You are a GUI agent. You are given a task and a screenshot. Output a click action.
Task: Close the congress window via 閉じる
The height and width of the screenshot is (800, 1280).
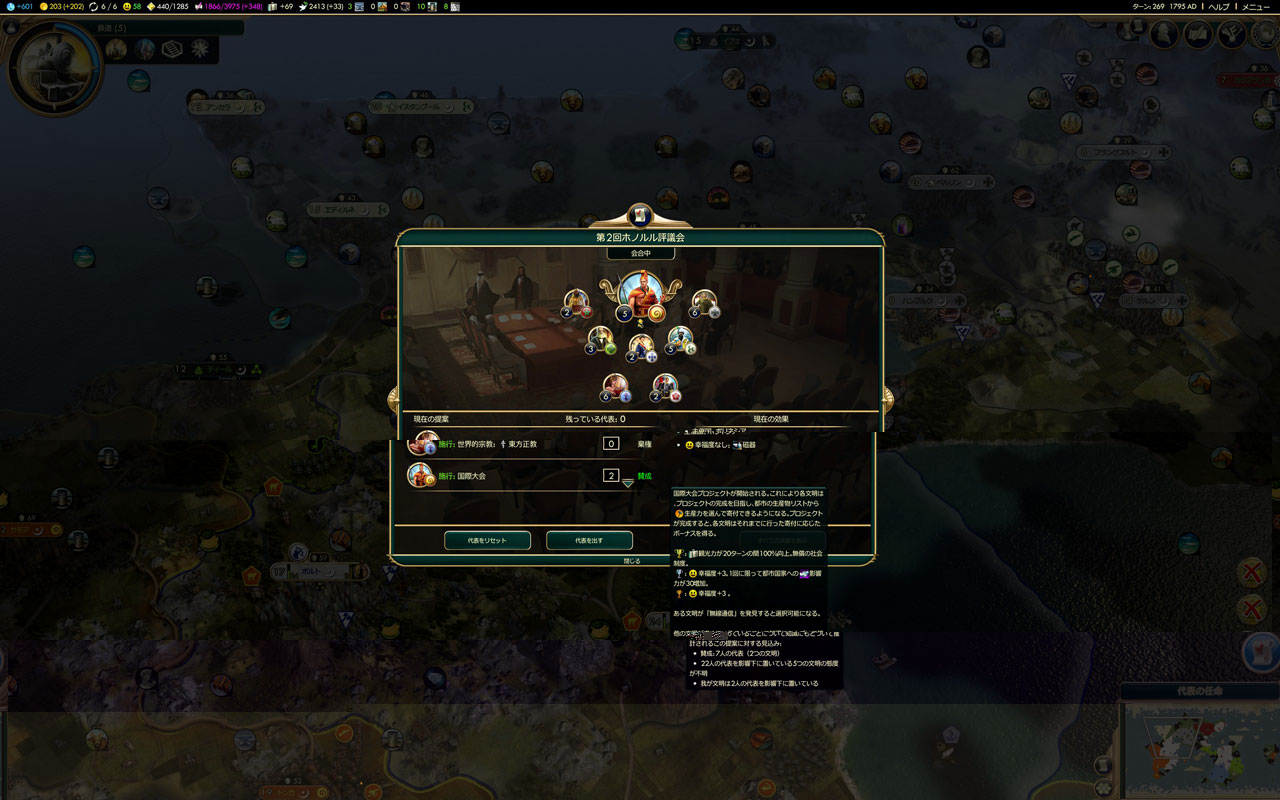(x=632, y=561)
